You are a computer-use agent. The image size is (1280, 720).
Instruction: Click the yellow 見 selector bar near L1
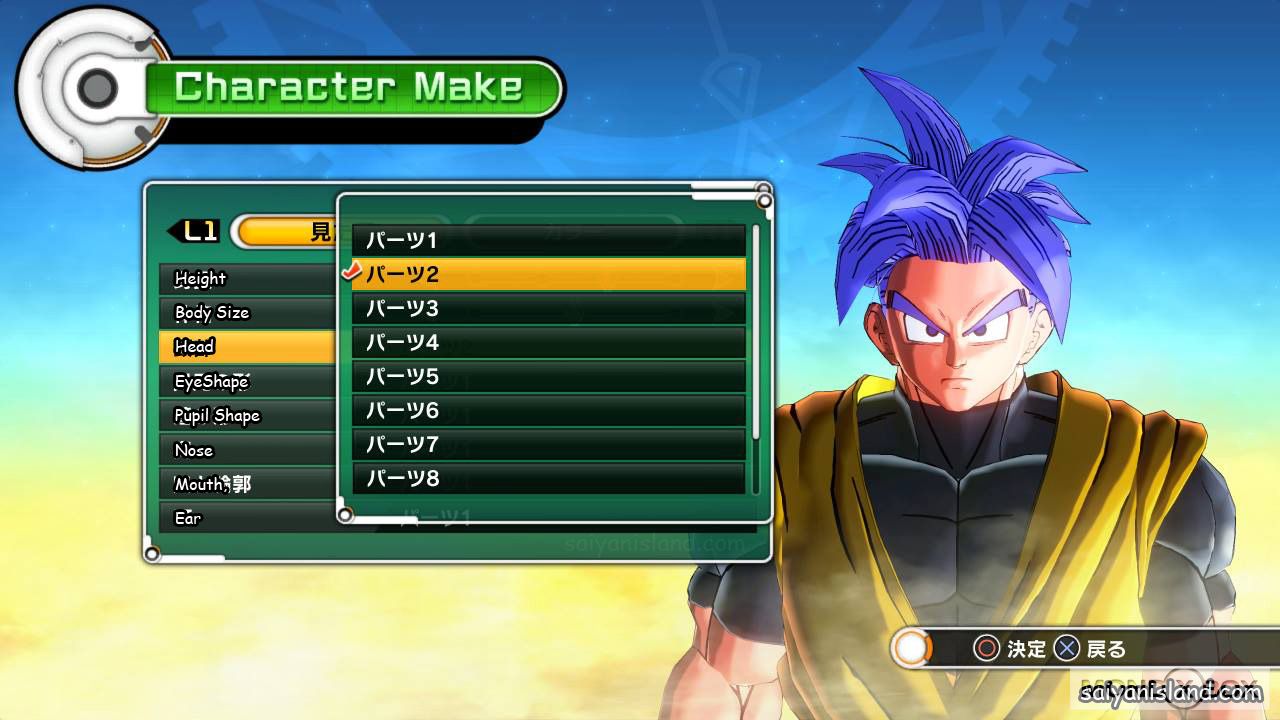(285, 230)
